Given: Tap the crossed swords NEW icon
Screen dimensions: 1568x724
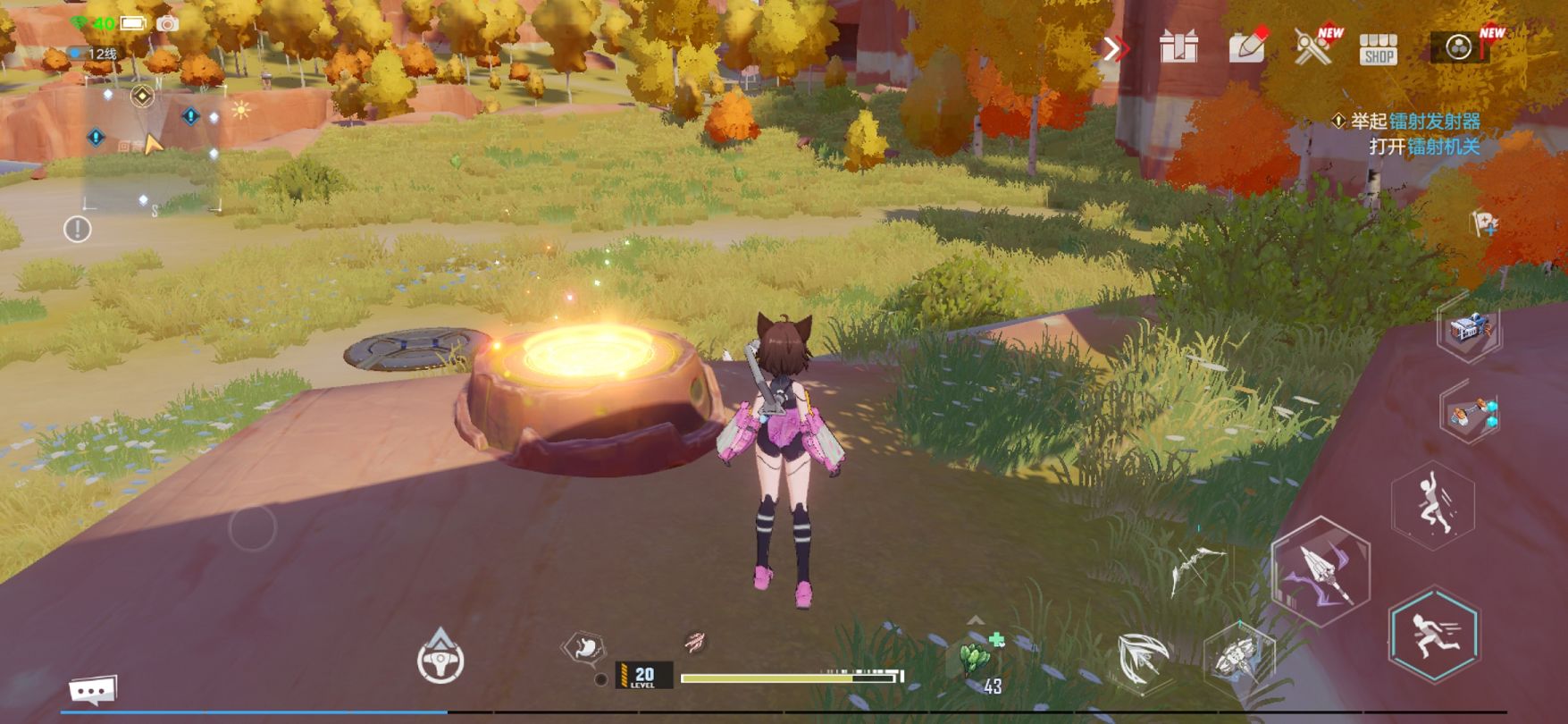Looking at the screenshot, I should [x=1313, y=46].
